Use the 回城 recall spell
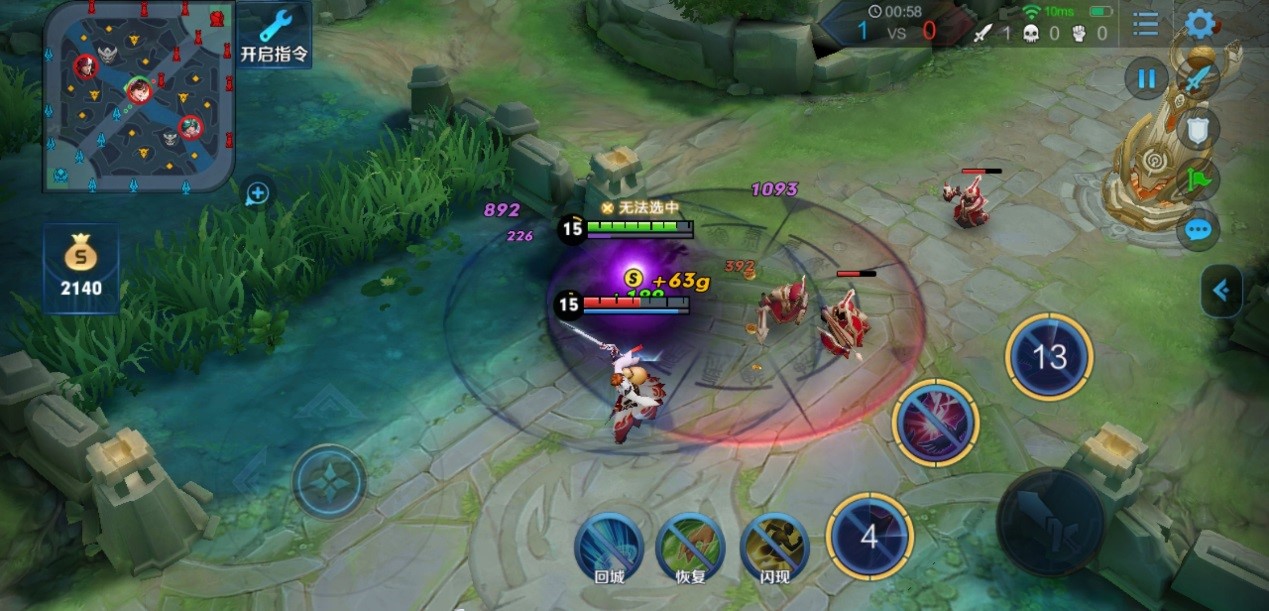 (608, 545)
